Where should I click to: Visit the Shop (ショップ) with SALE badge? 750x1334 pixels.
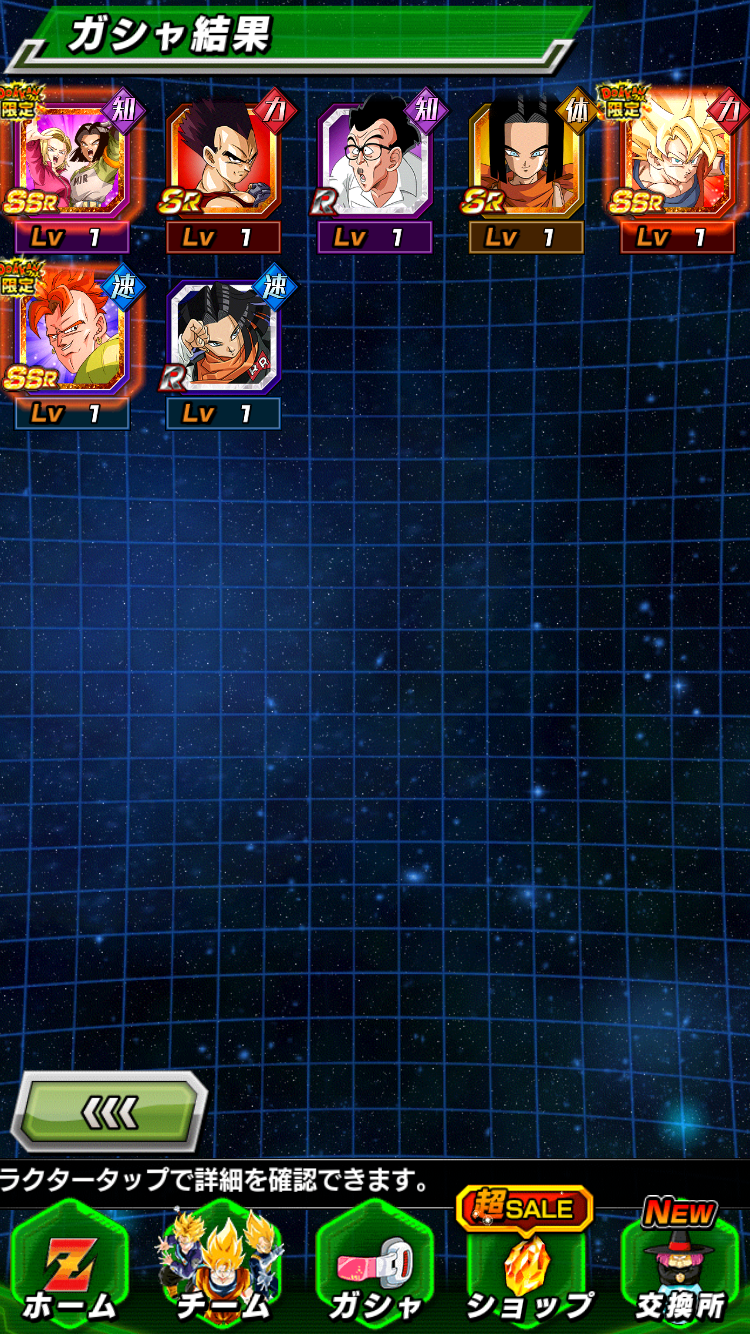point(527,1268)
